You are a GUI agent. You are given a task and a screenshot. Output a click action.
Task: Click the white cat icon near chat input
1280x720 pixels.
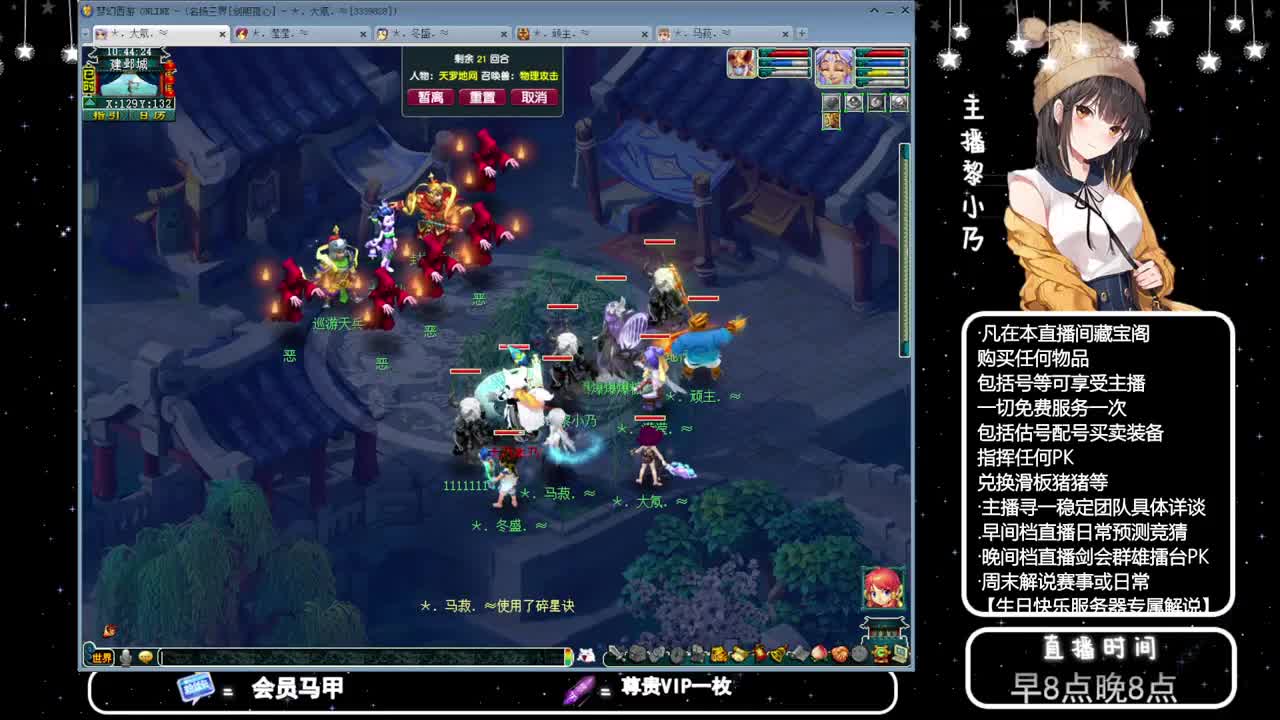[x=584, y=655]
